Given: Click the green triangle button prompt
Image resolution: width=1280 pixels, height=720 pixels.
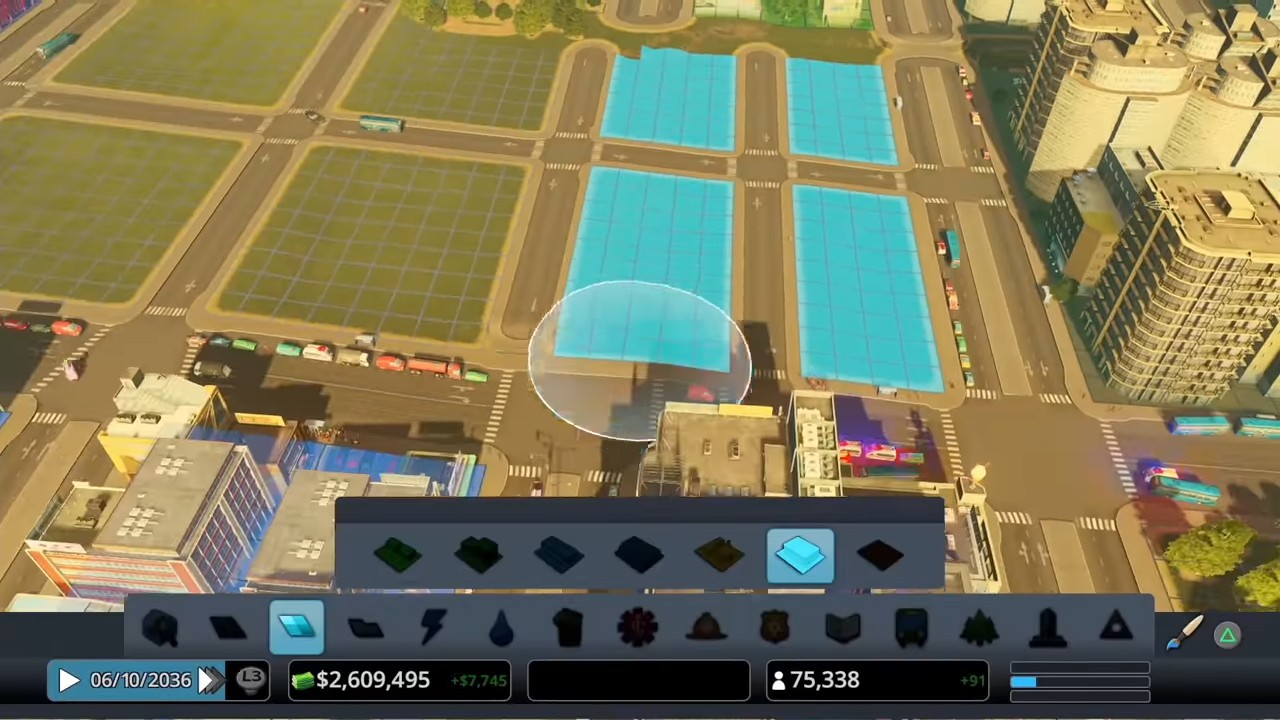Looking at the screenshot, I should tap(1228, 634).
